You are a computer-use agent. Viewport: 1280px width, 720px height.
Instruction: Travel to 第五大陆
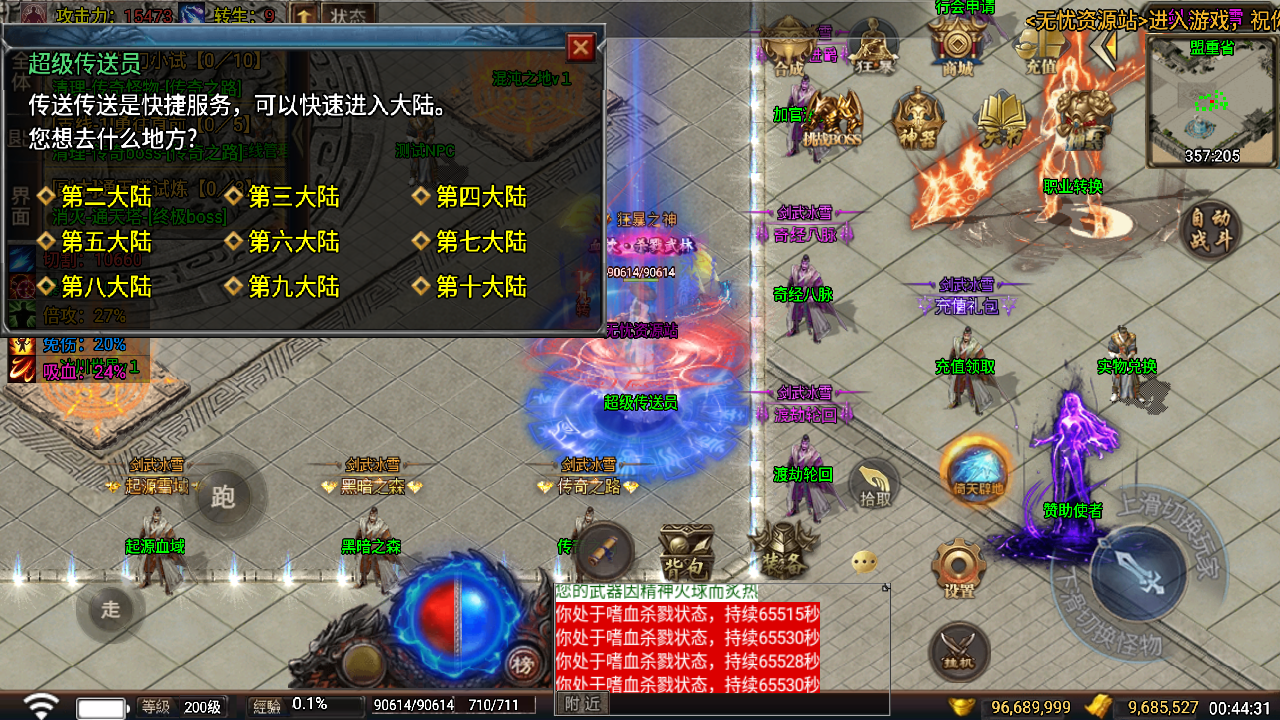tap(106, 242)
